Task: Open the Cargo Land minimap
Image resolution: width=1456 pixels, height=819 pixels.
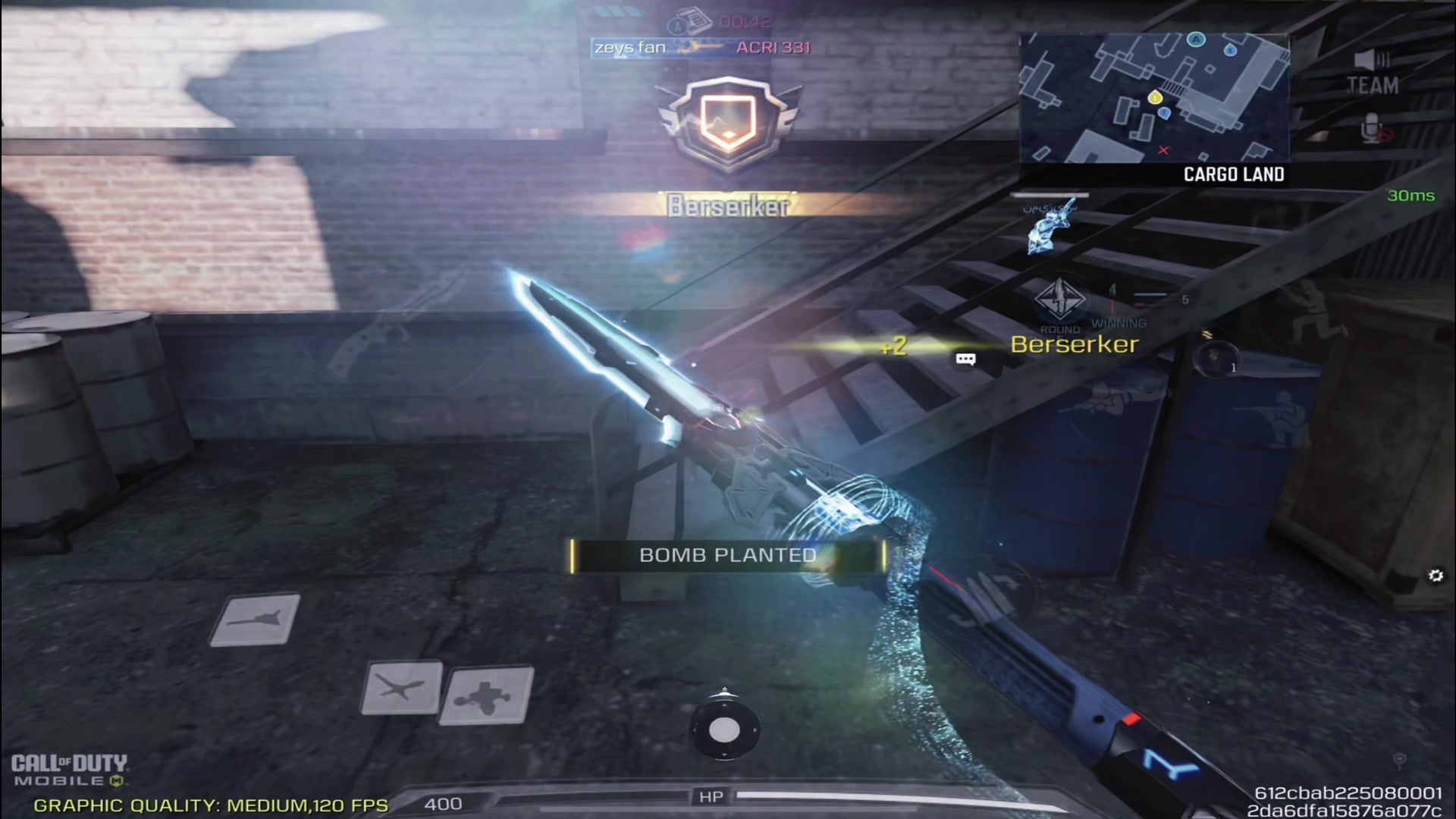Action: (1153, 99)
